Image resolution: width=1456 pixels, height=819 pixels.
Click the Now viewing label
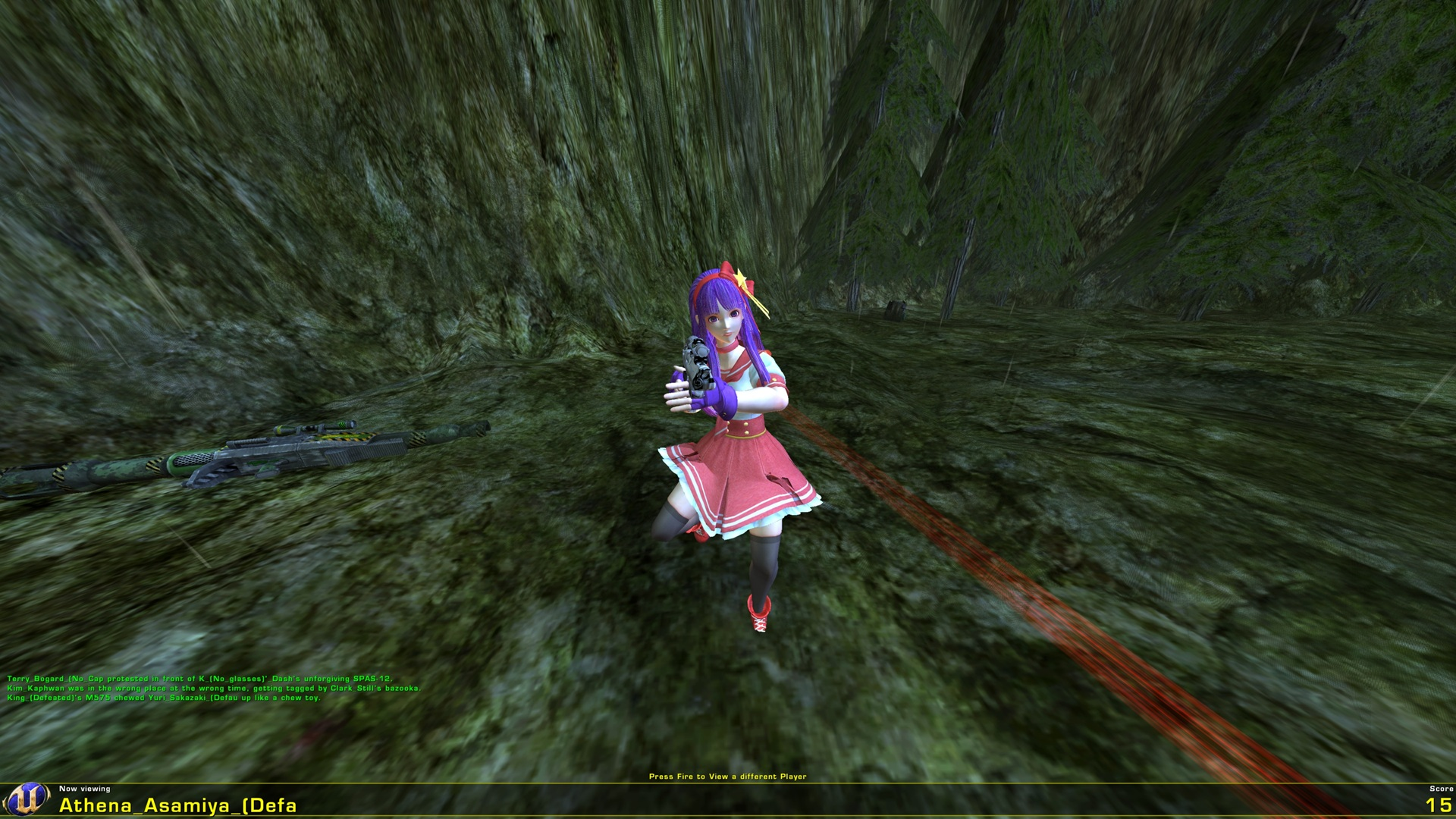86,789
